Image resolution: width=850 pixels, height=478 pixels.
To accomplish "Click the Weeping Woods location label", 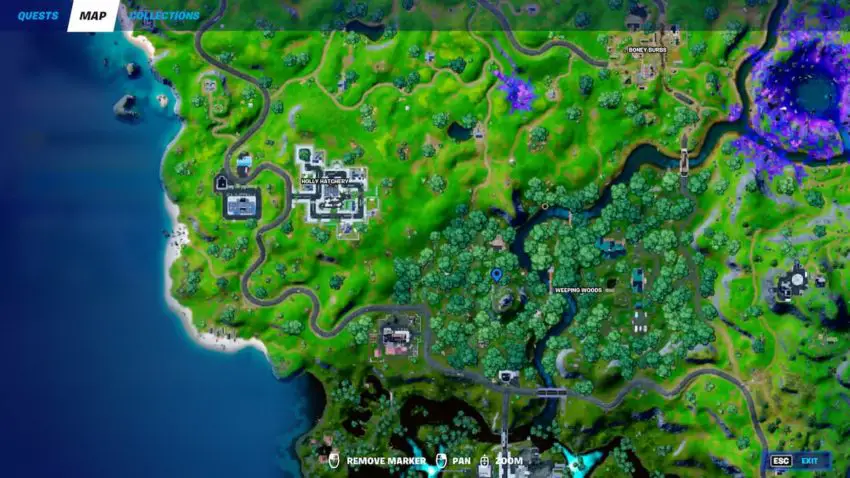I will coord(578,290).
